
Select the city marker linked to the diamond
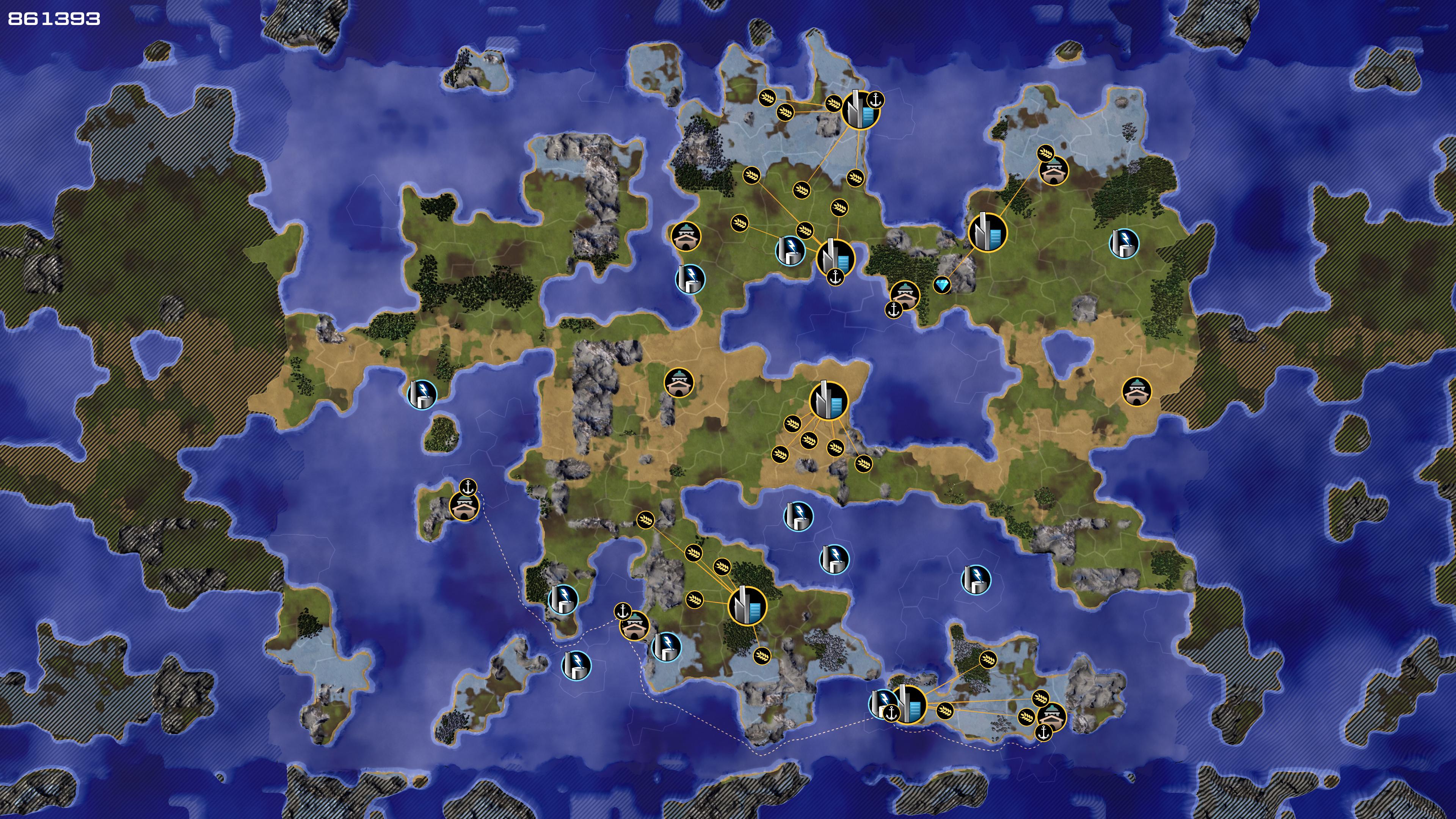(987, 232)
